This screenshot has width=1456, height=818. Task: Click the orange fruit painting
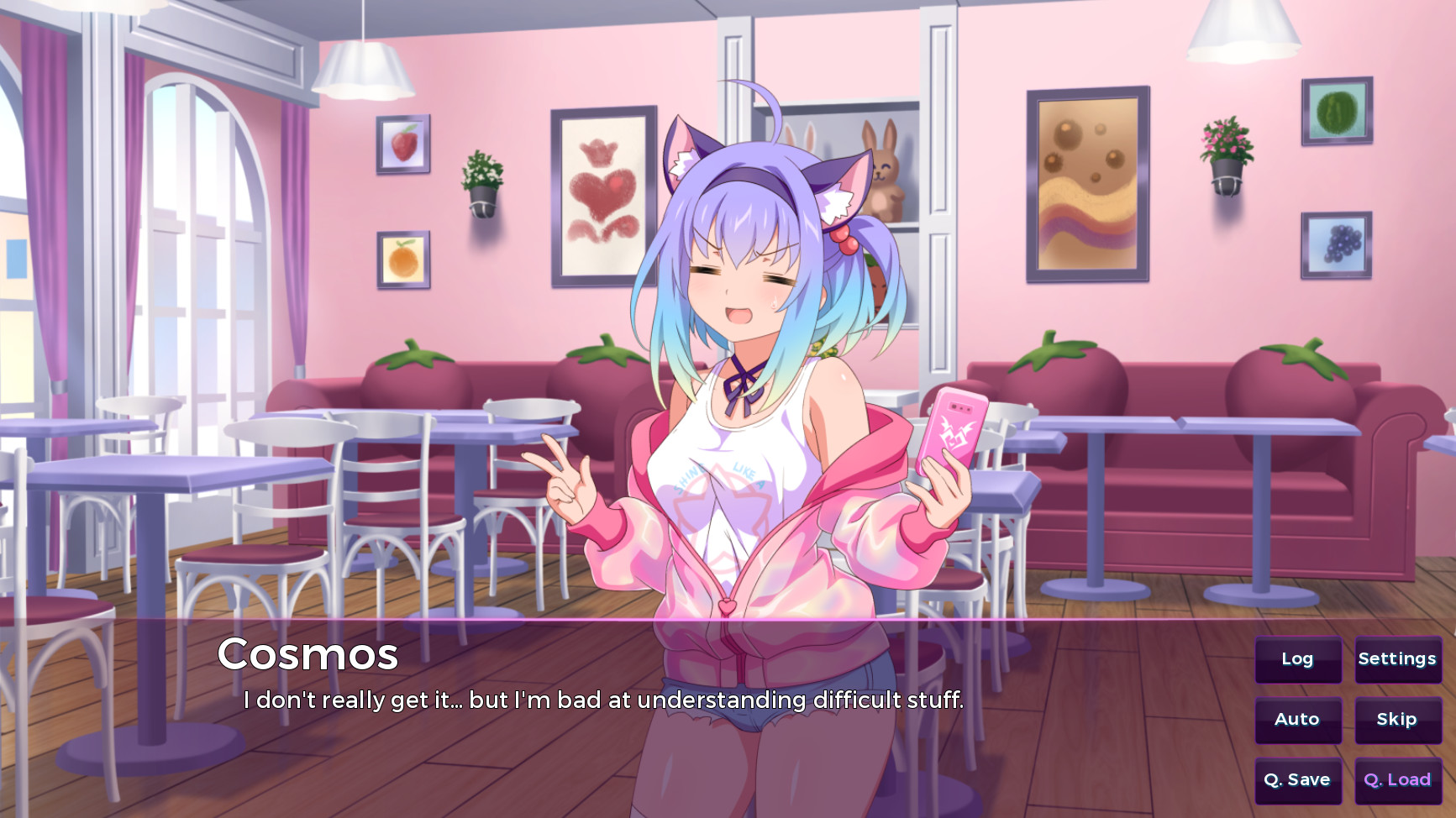coord(402,259)
